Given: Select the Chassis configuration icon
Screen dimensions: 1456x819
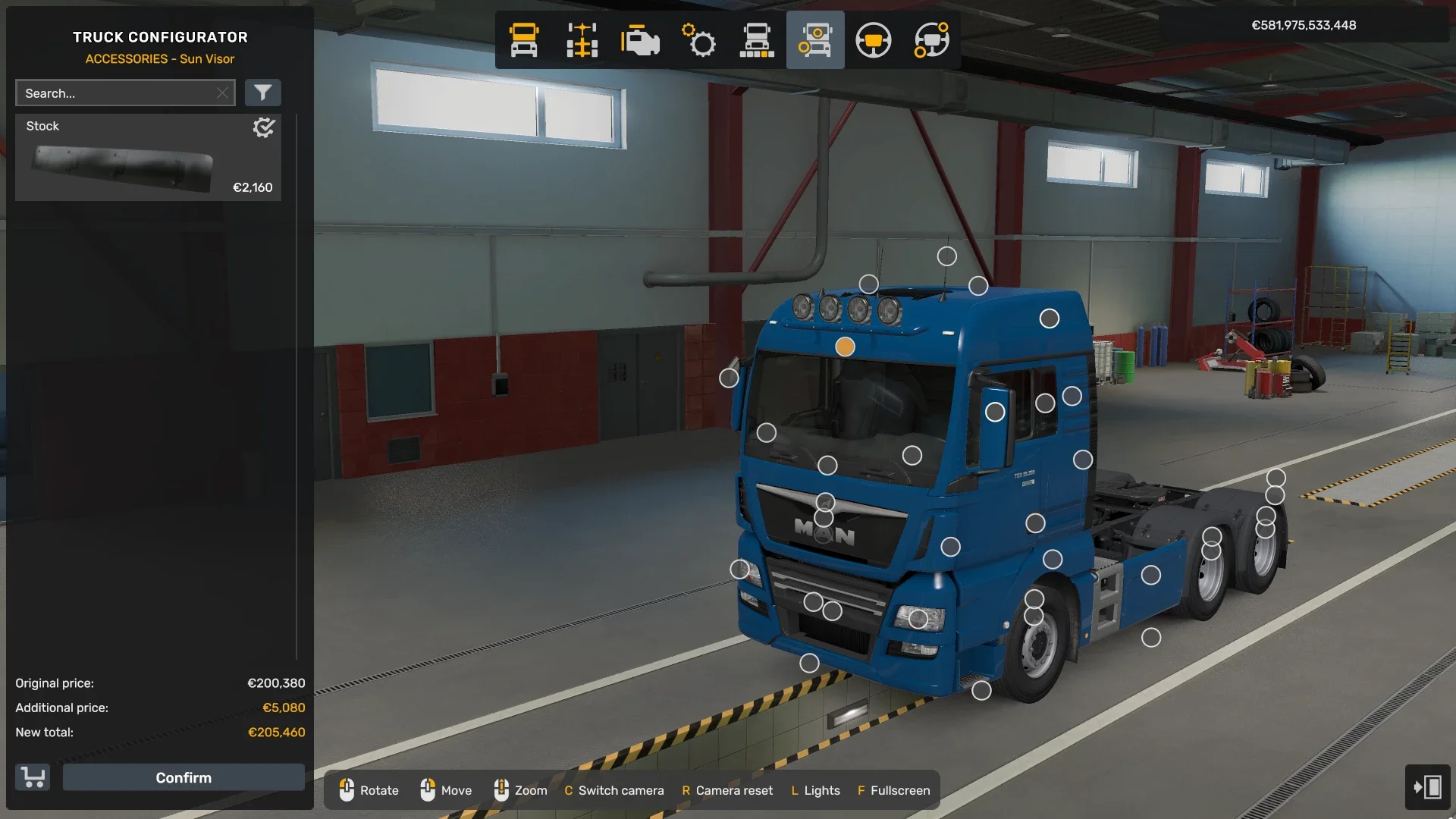Looking at the screenshot, I should [x=582, y=39].
